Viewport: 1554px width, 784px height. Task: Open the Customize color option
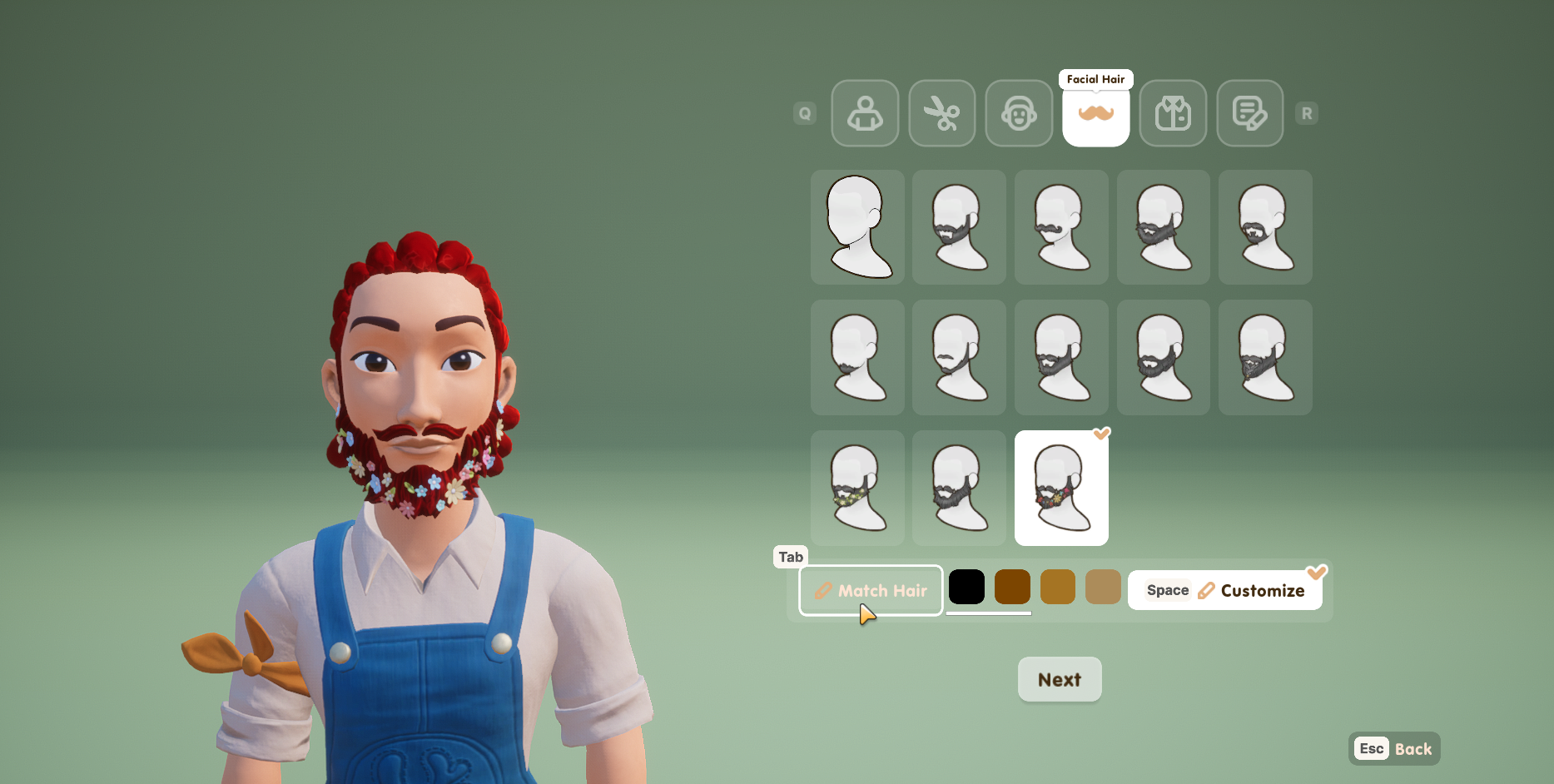click(x=1224, y=590)
